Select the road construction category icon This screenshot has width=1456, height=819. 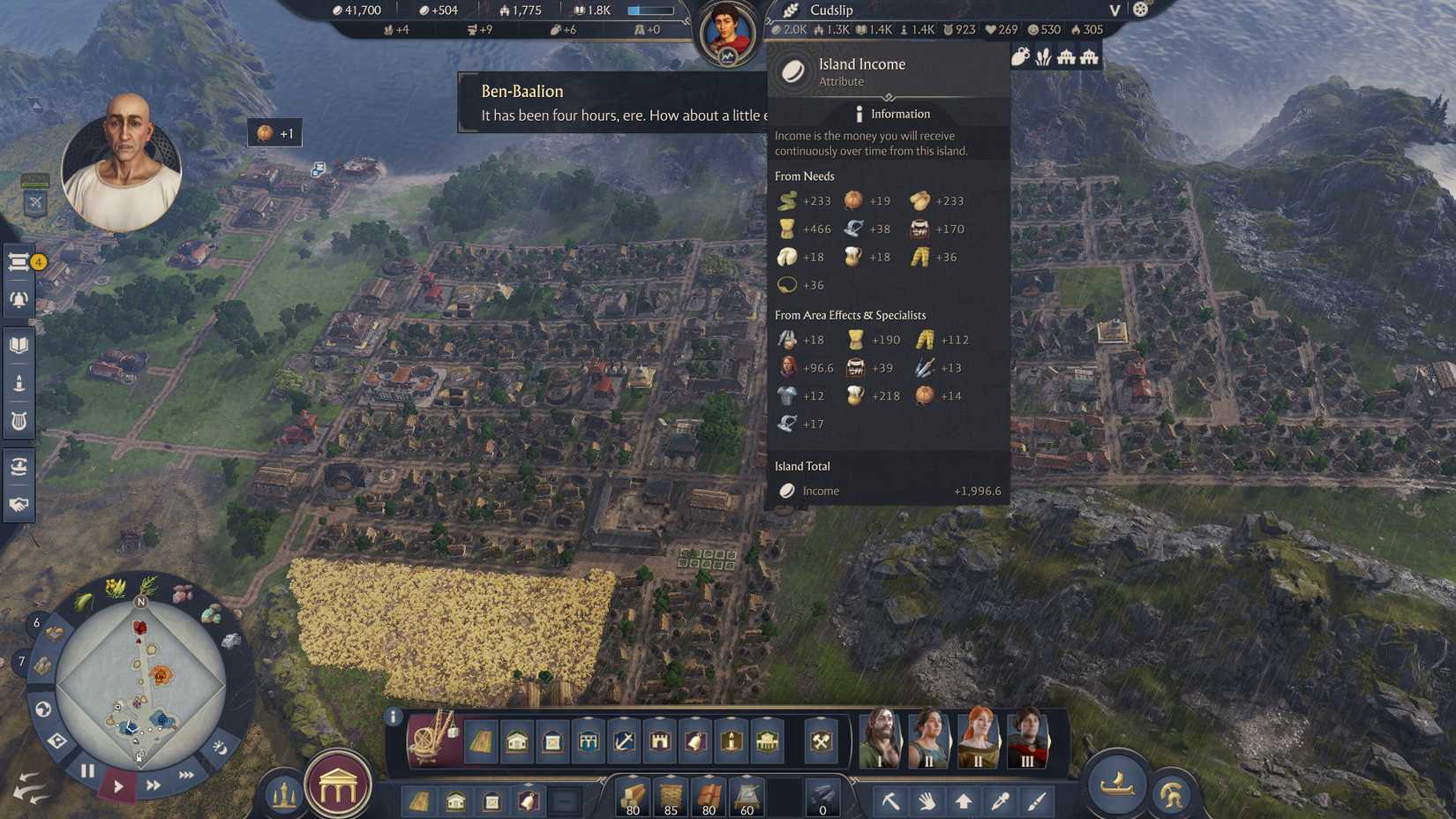pyautogui.click(x=480, y=742)
